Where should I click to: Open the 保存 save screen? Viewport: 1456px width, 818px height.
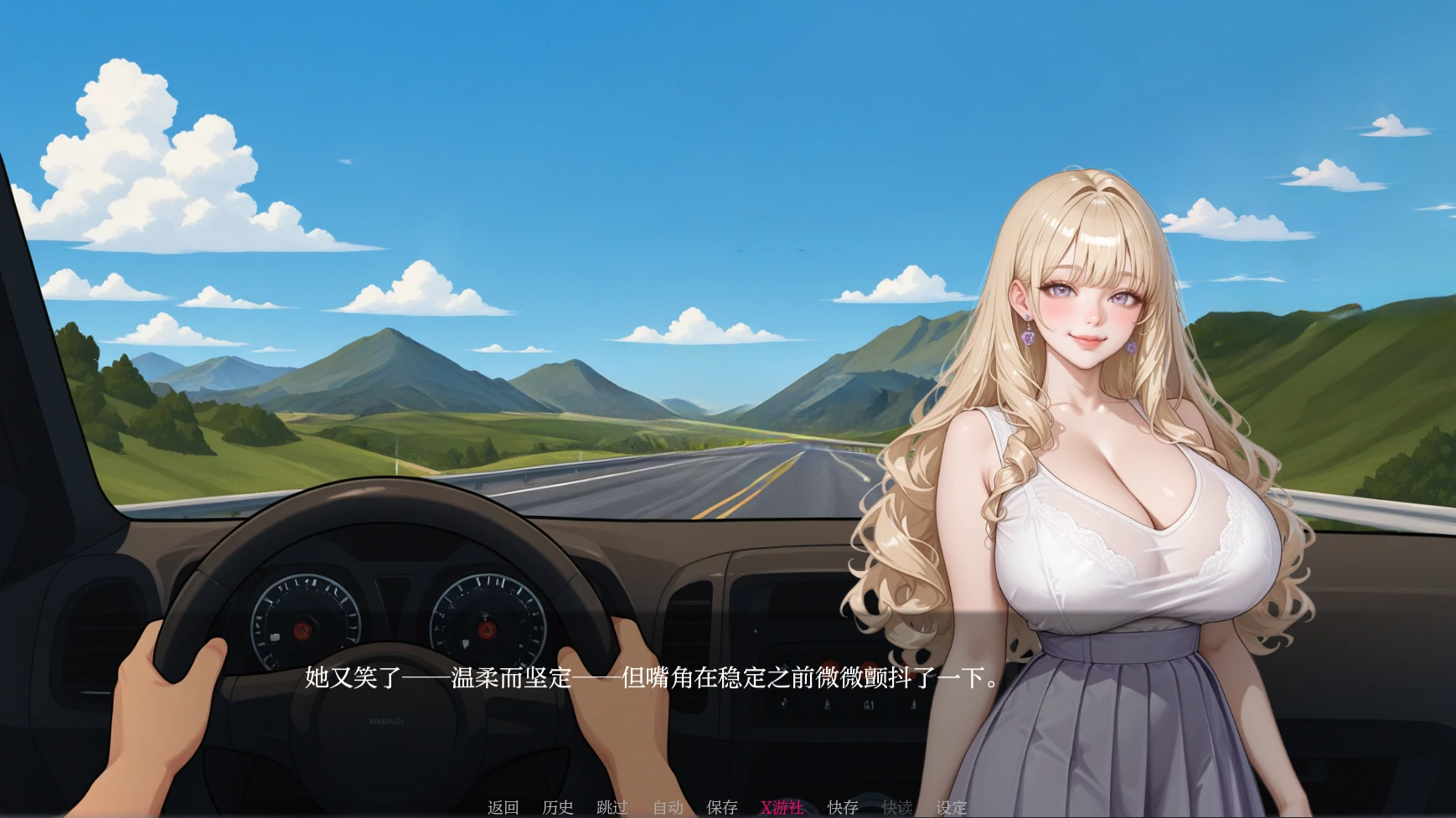pyautogui.click(x=722, y=807)
